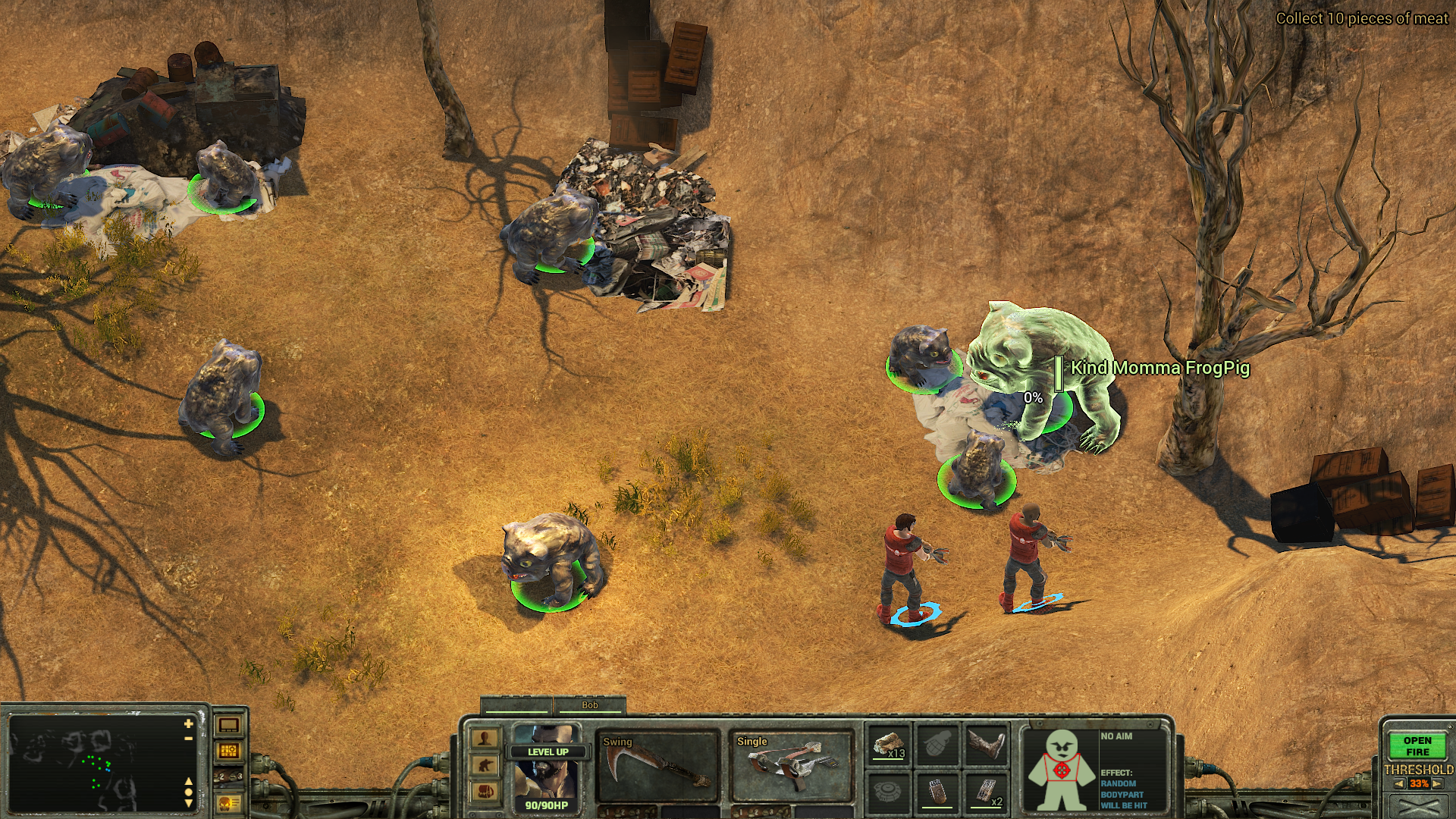
Task: Open the backpack inventory button
Action: click(485, 792)
